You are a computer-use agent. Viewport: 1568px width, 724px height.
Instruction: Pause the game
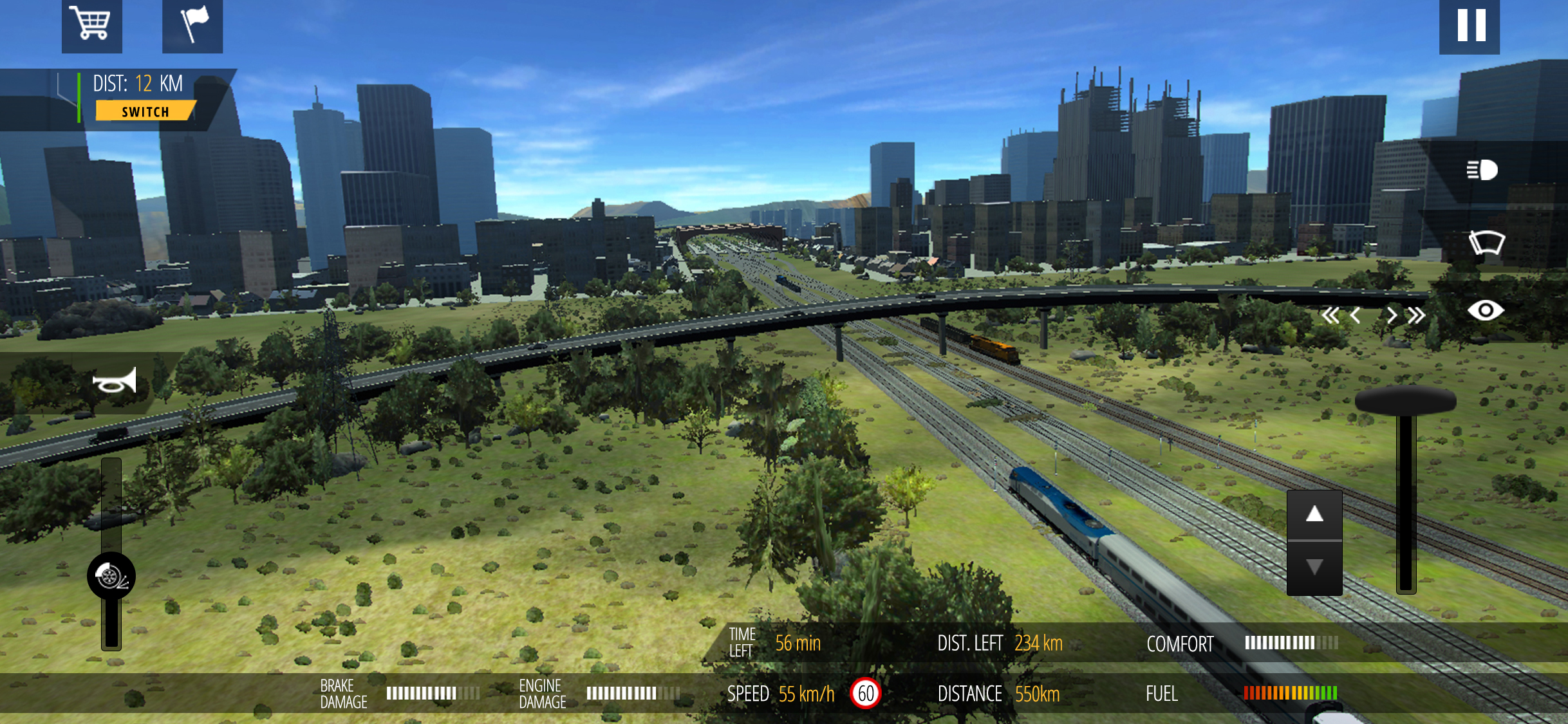click(x=1470, y=26)
